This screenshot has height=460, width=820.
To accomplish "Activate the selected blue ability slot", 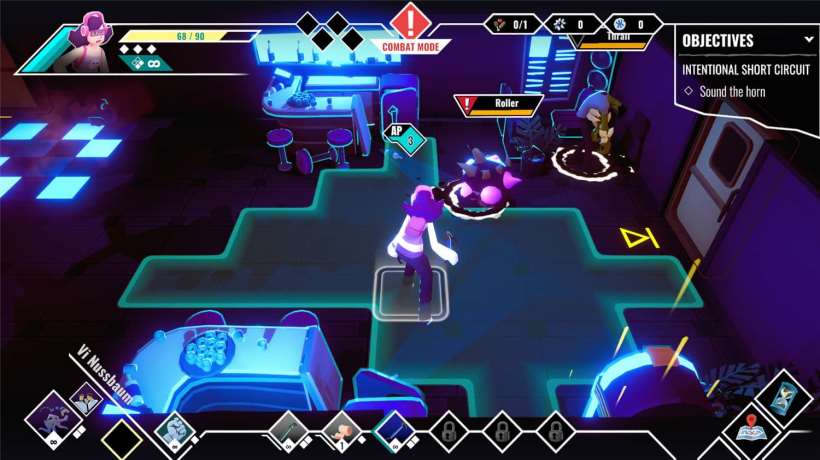I will [x=394, y=432].
